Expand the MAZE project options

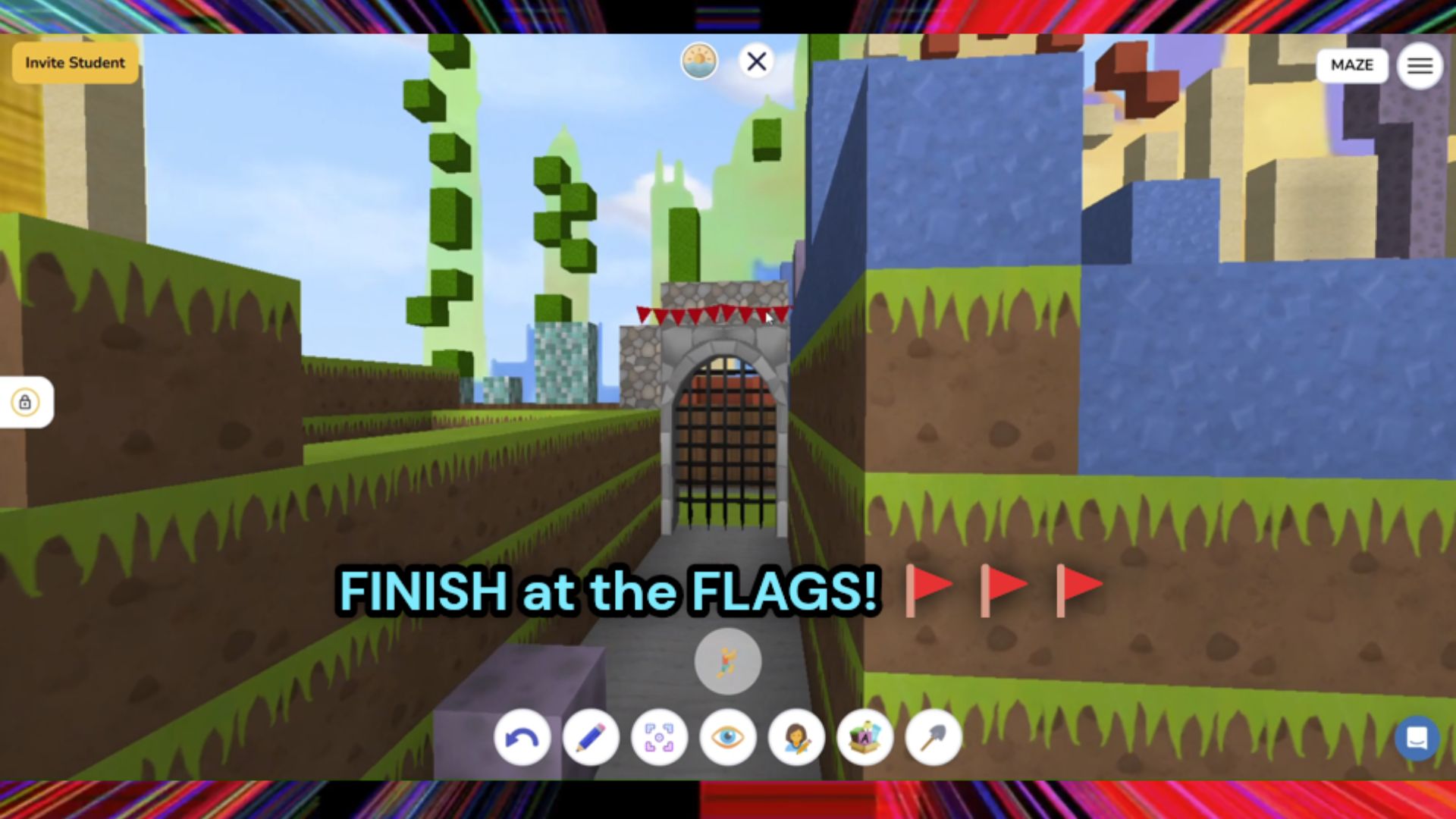(1351, 65)
